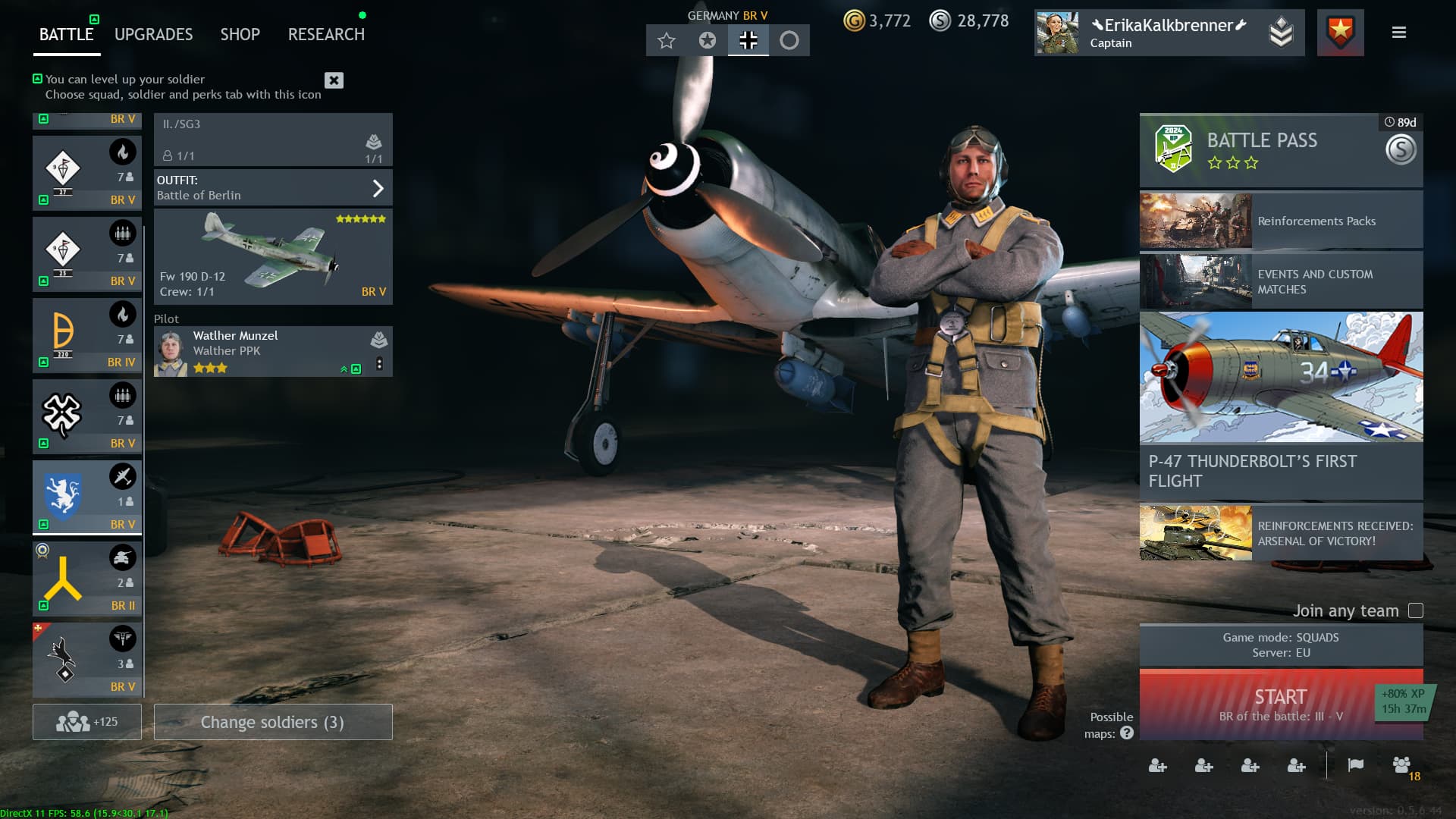Image resolution: width=1456 pixels, height=819 pixels.
Task: View Reinforcements Packs
Action: pyautogui.click(x=1281, y=221)
